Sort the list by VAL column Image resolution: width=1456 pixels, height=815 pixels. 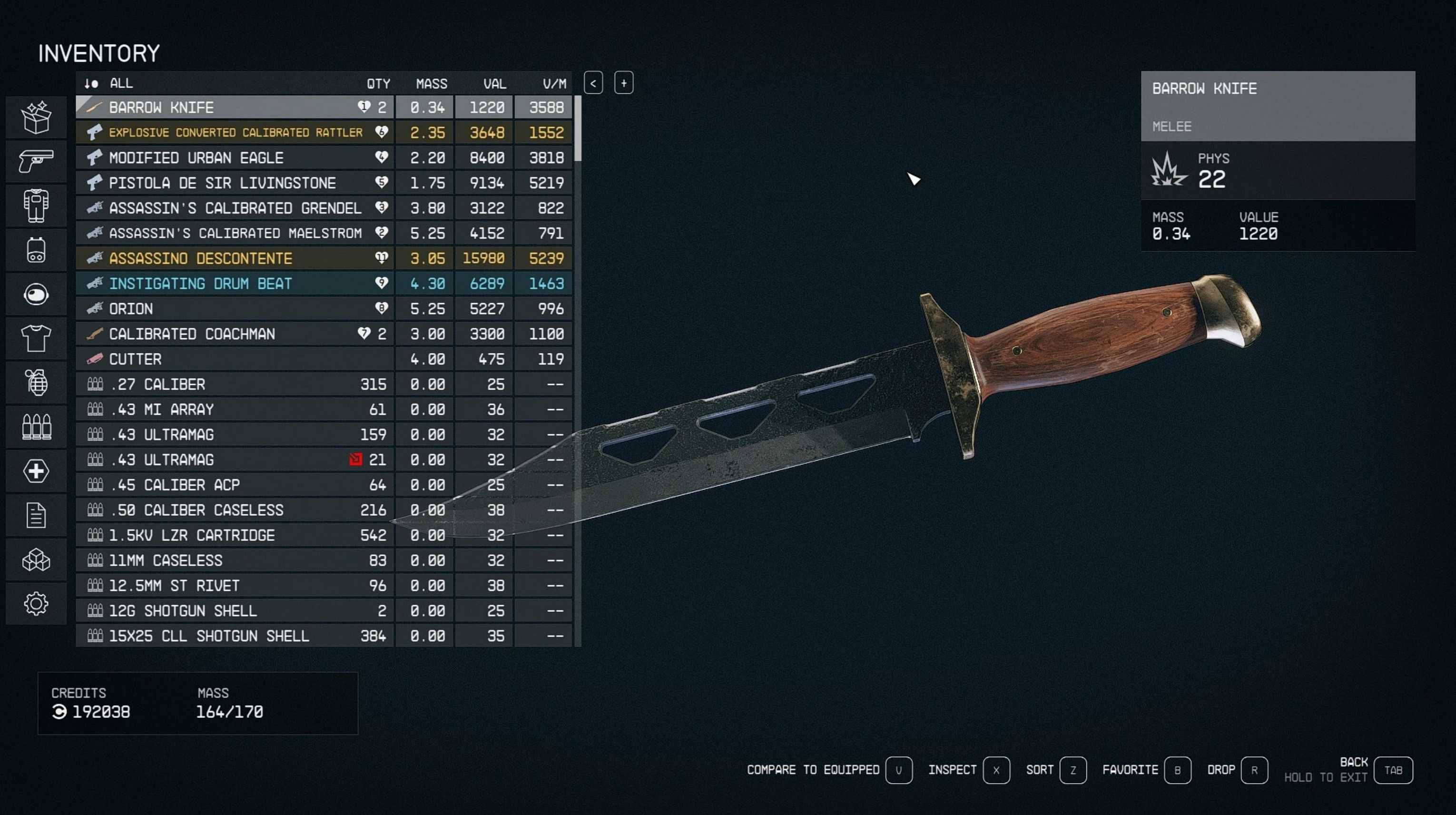click(494, 84)
